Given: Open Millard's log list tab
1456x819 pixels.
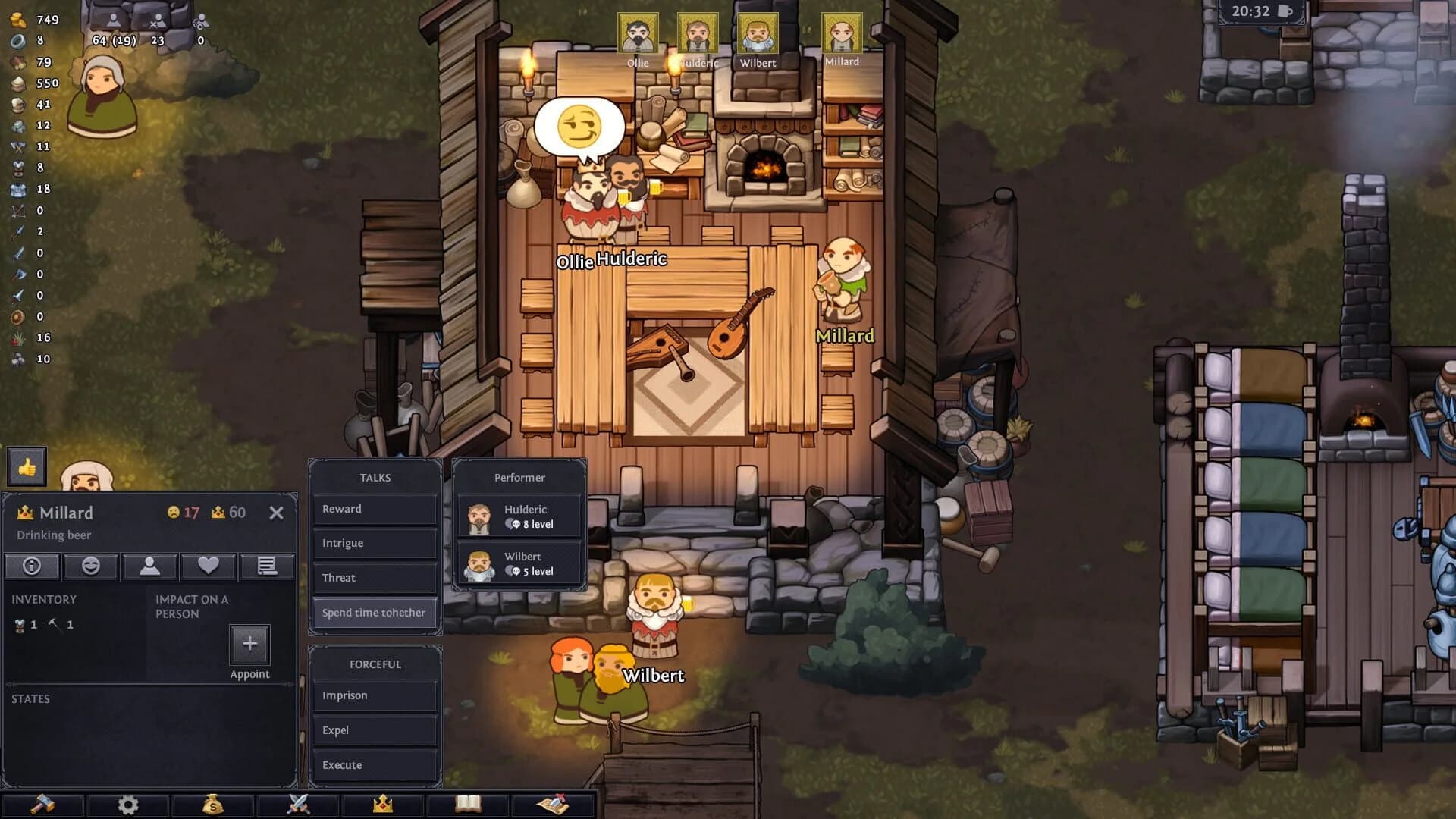Looking at the screenshot, I should coord(267,566).
